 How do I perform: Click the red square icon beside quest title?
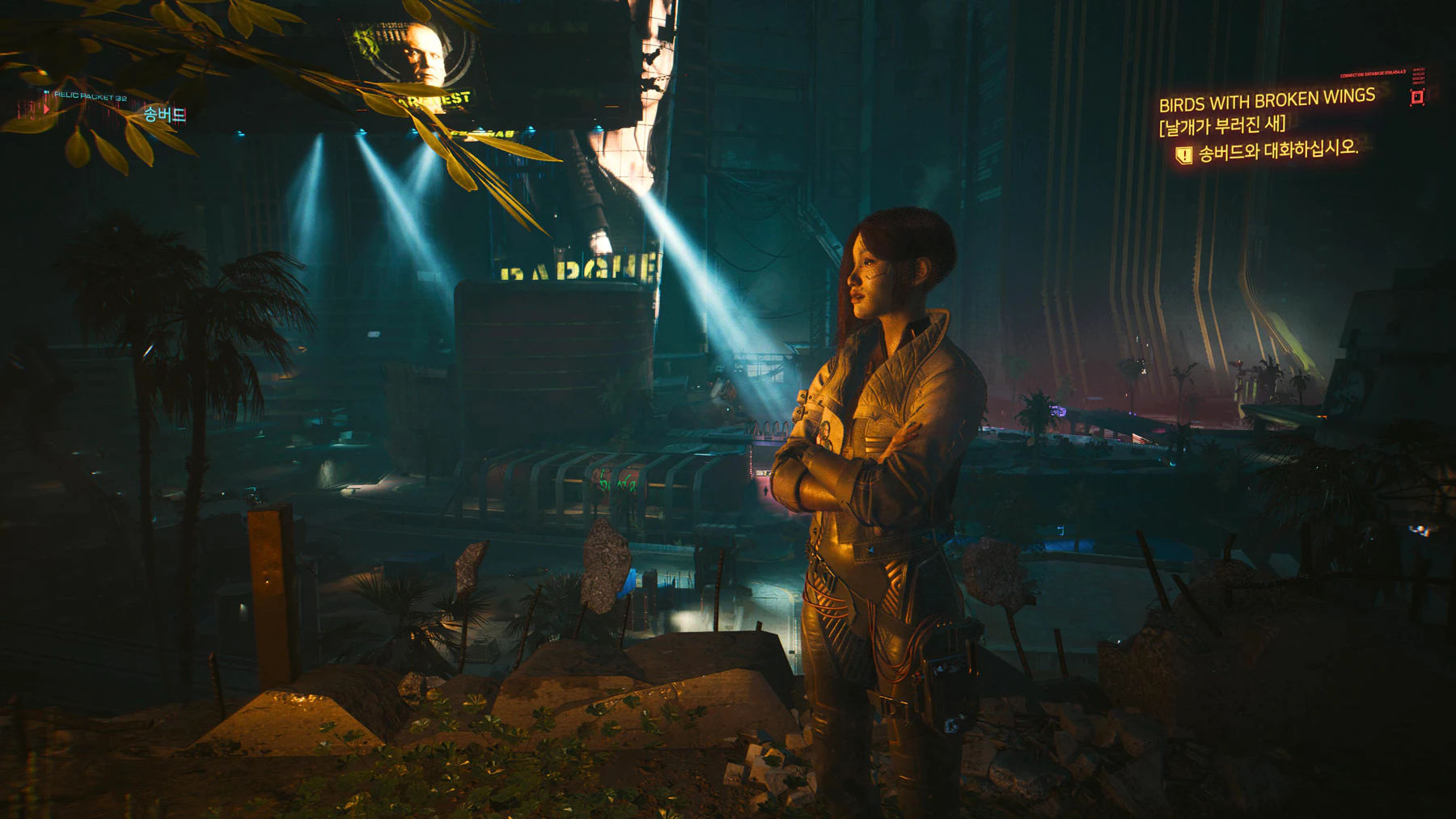(x=1417, y=97)
